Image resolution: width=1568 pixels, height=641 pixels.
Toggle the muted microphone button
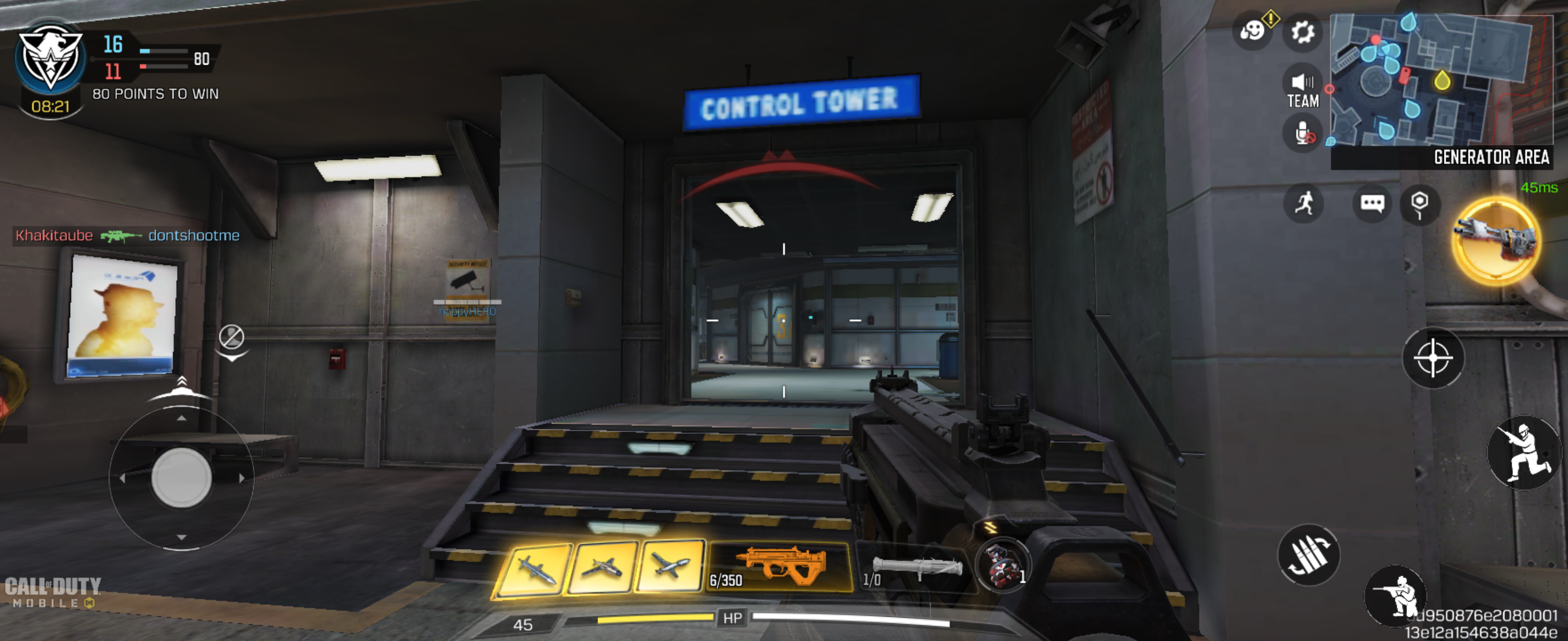[1303, 134]
